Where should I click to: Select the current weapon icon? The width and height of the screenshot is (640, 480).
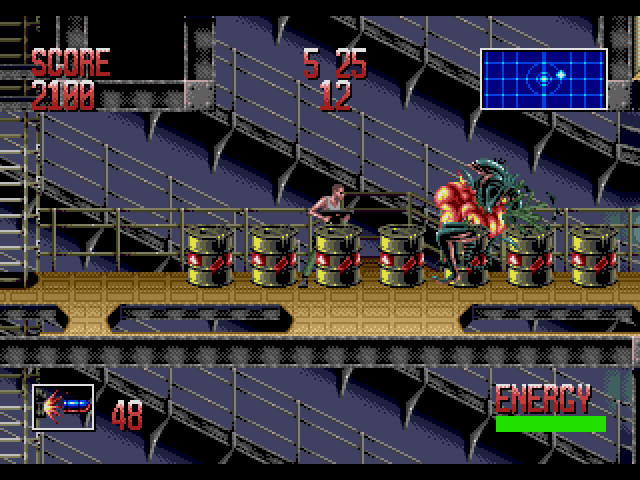pos(63,407)
